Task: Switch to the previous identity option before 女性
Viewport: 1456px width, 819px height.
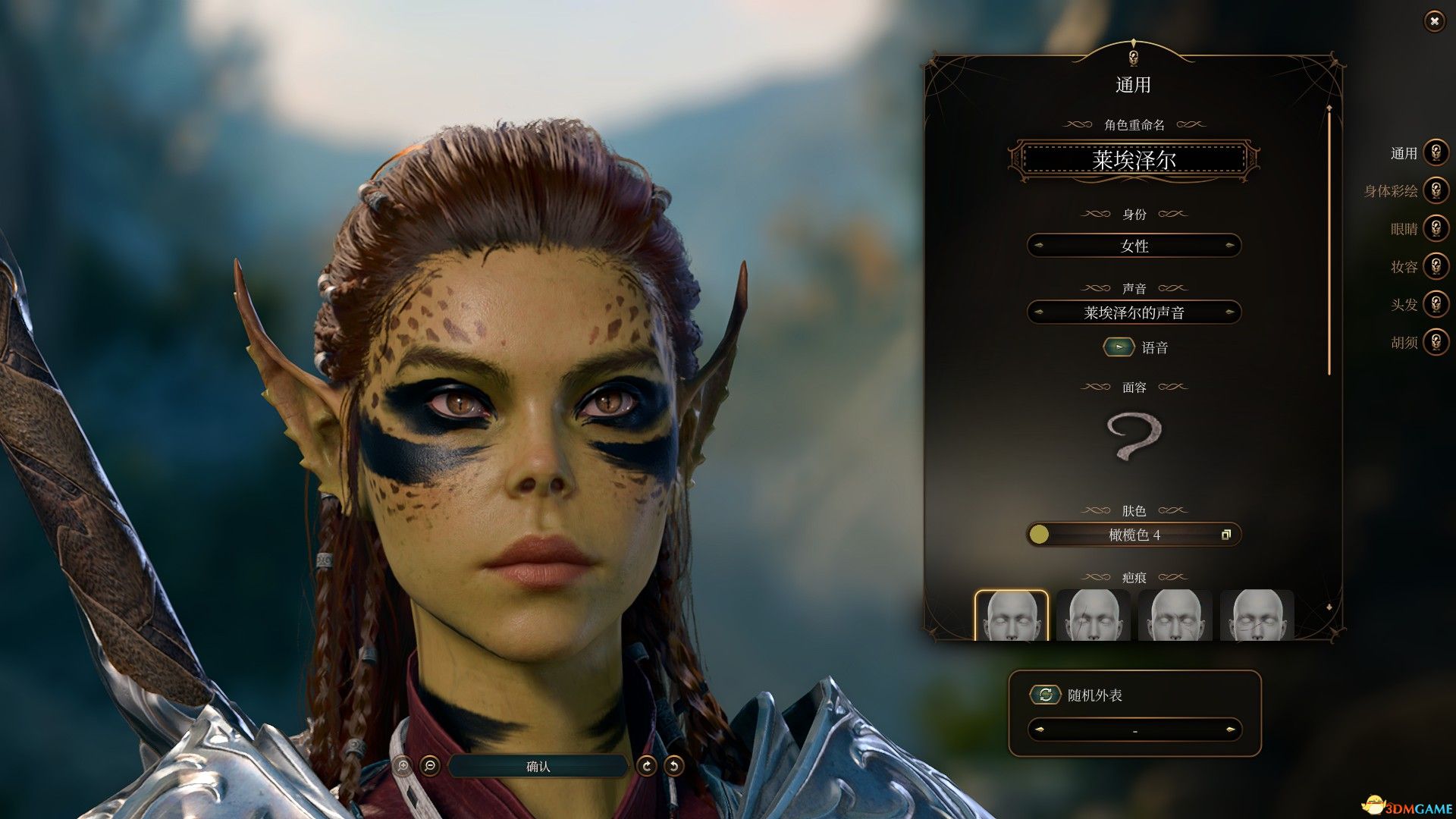Action: (x=1039, y=246)
